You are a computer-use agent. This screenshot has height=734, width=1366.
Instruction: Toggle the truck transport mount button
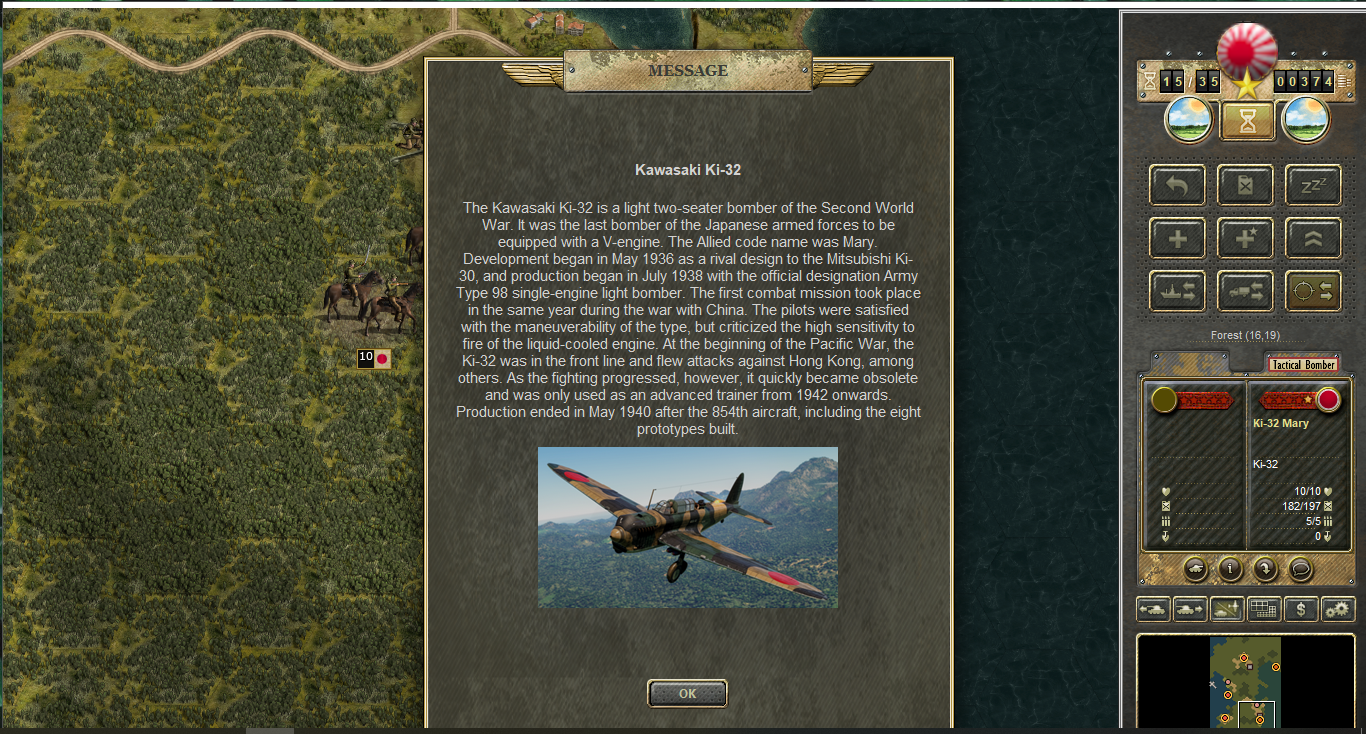coord(1245,291)
